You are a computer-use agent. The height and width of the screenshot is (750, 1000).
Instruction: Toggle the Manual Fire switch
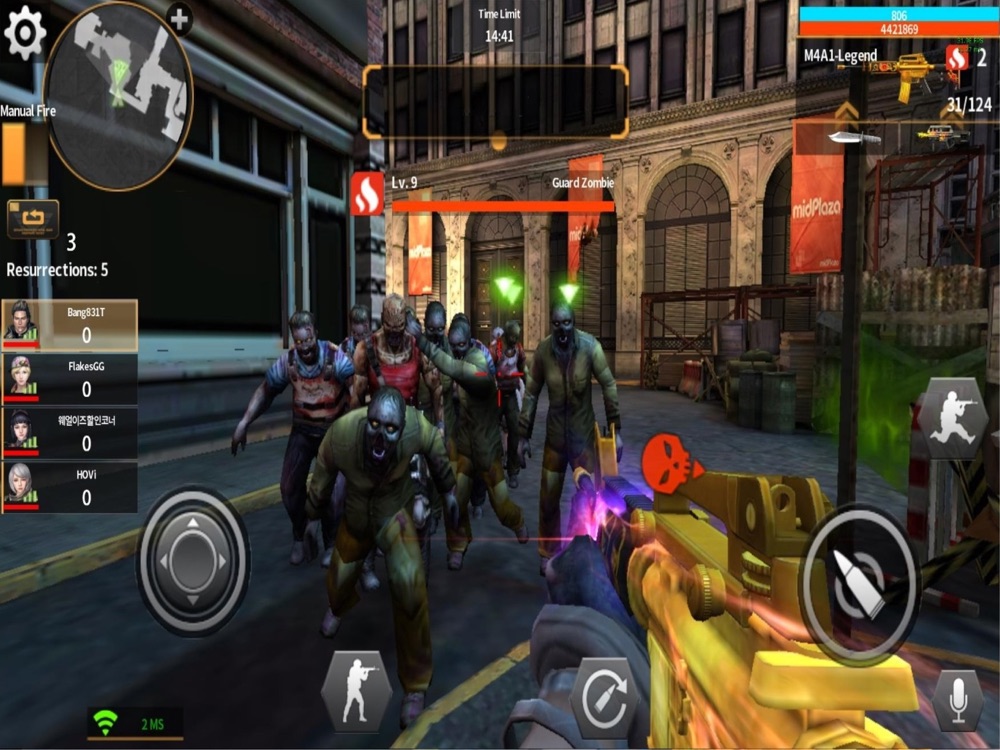point(14,155)
